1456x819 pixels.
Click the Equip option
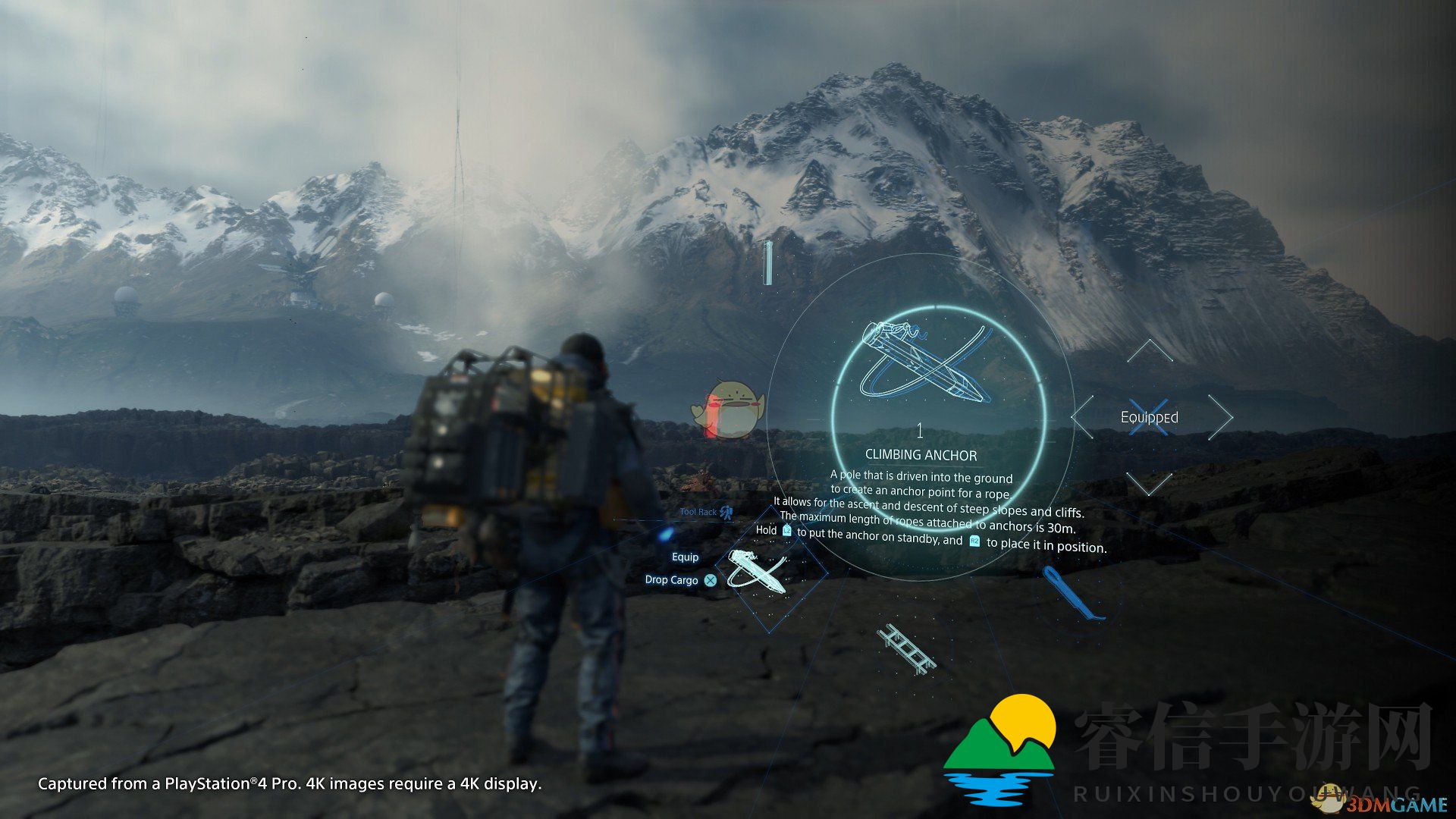[685, 557]
